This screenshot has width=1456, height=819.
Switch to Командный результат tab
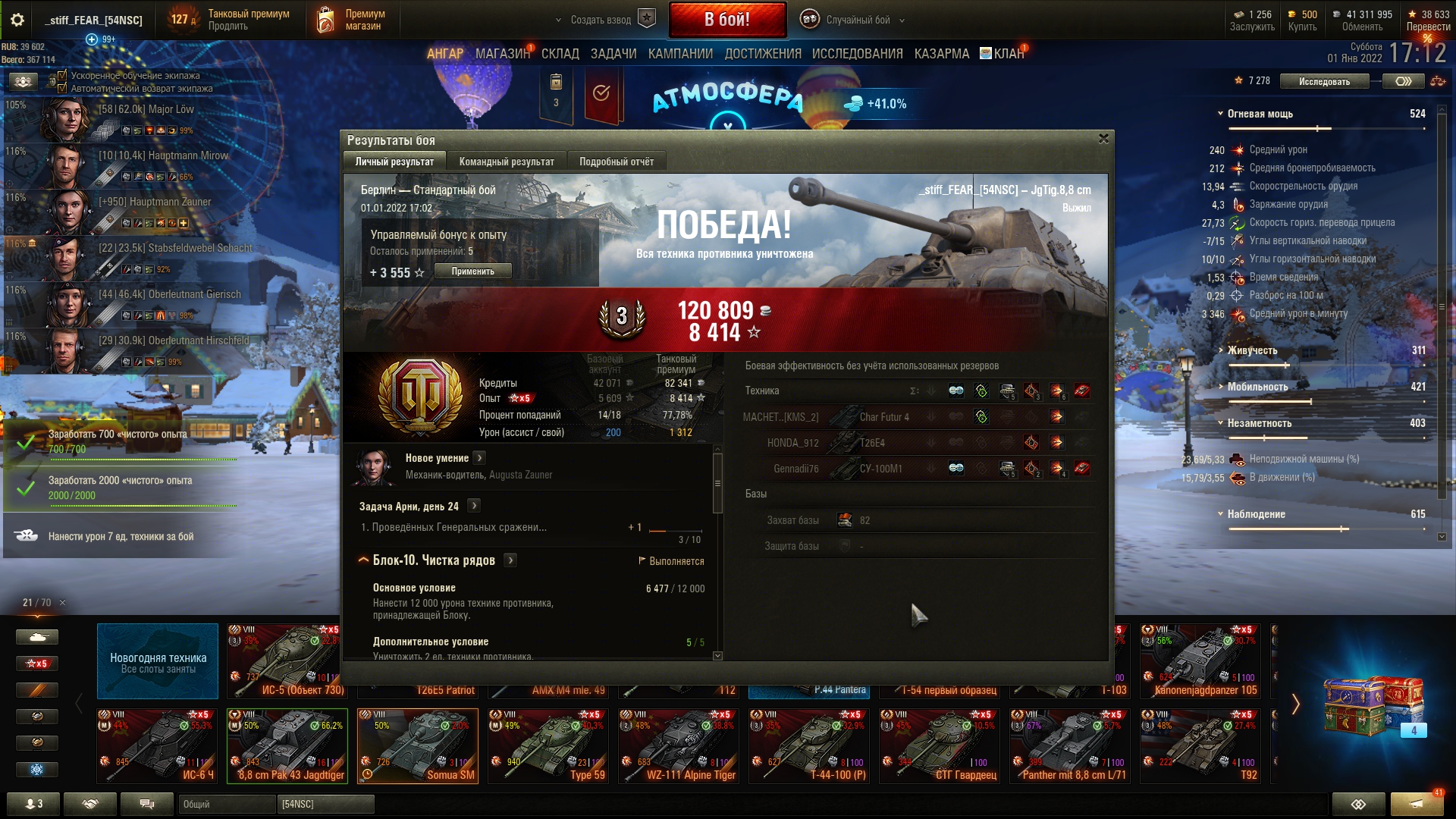point(506,162)
